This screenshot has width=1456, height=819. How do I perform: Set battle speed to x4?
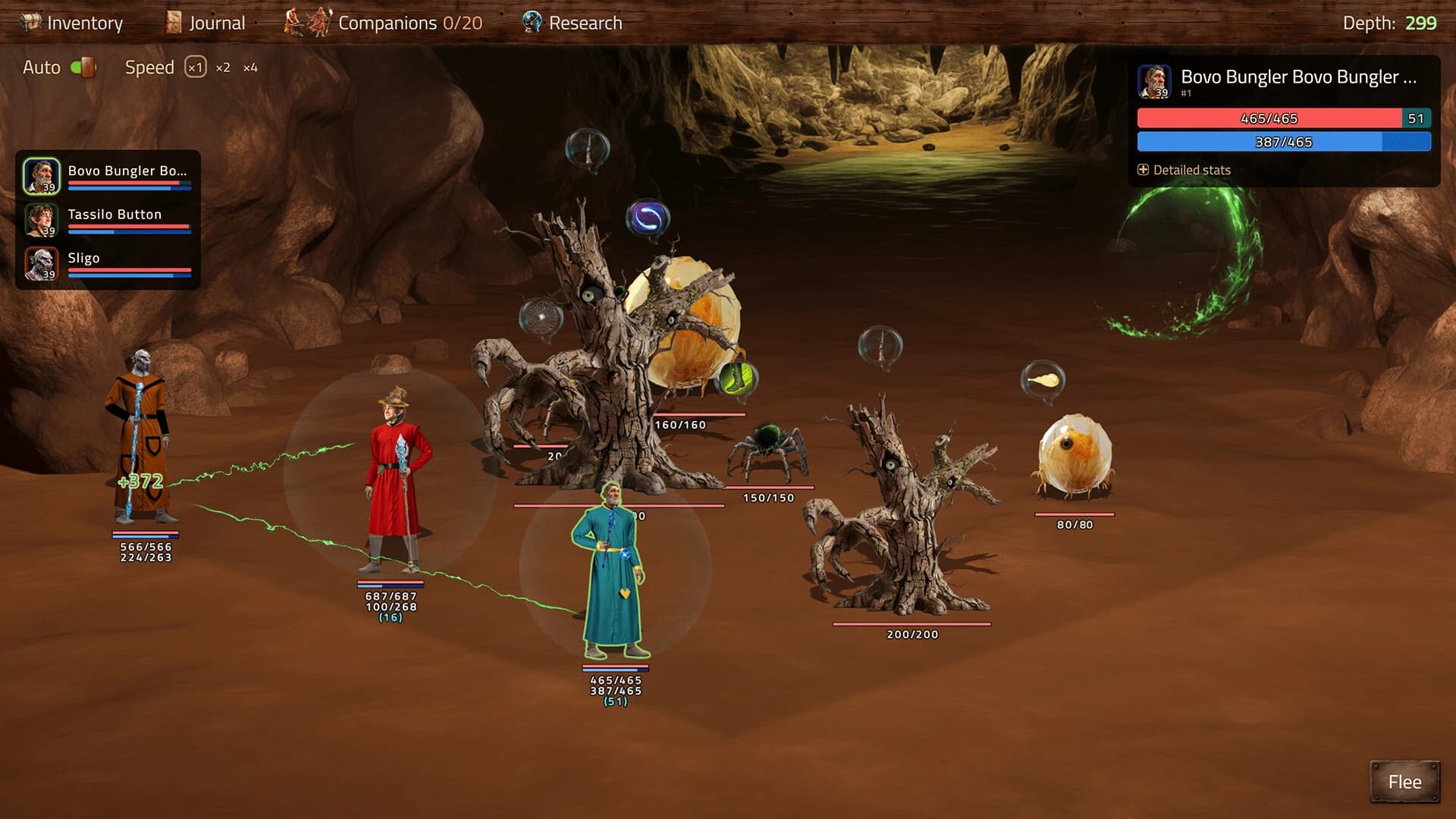(x=249, y=67)
